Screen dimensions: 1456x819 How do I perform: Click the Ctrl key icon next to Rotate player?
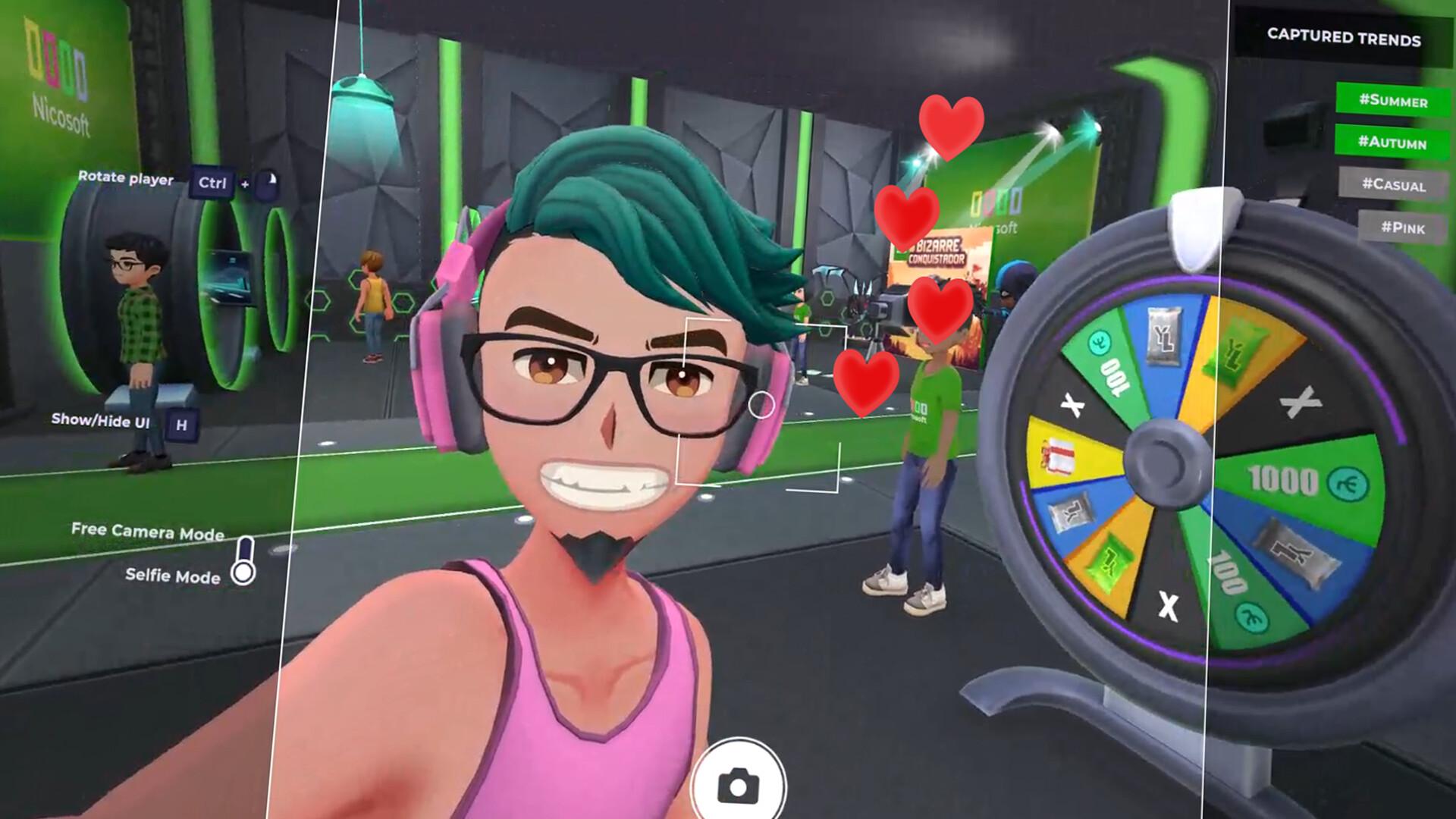(x=213, y=183)
